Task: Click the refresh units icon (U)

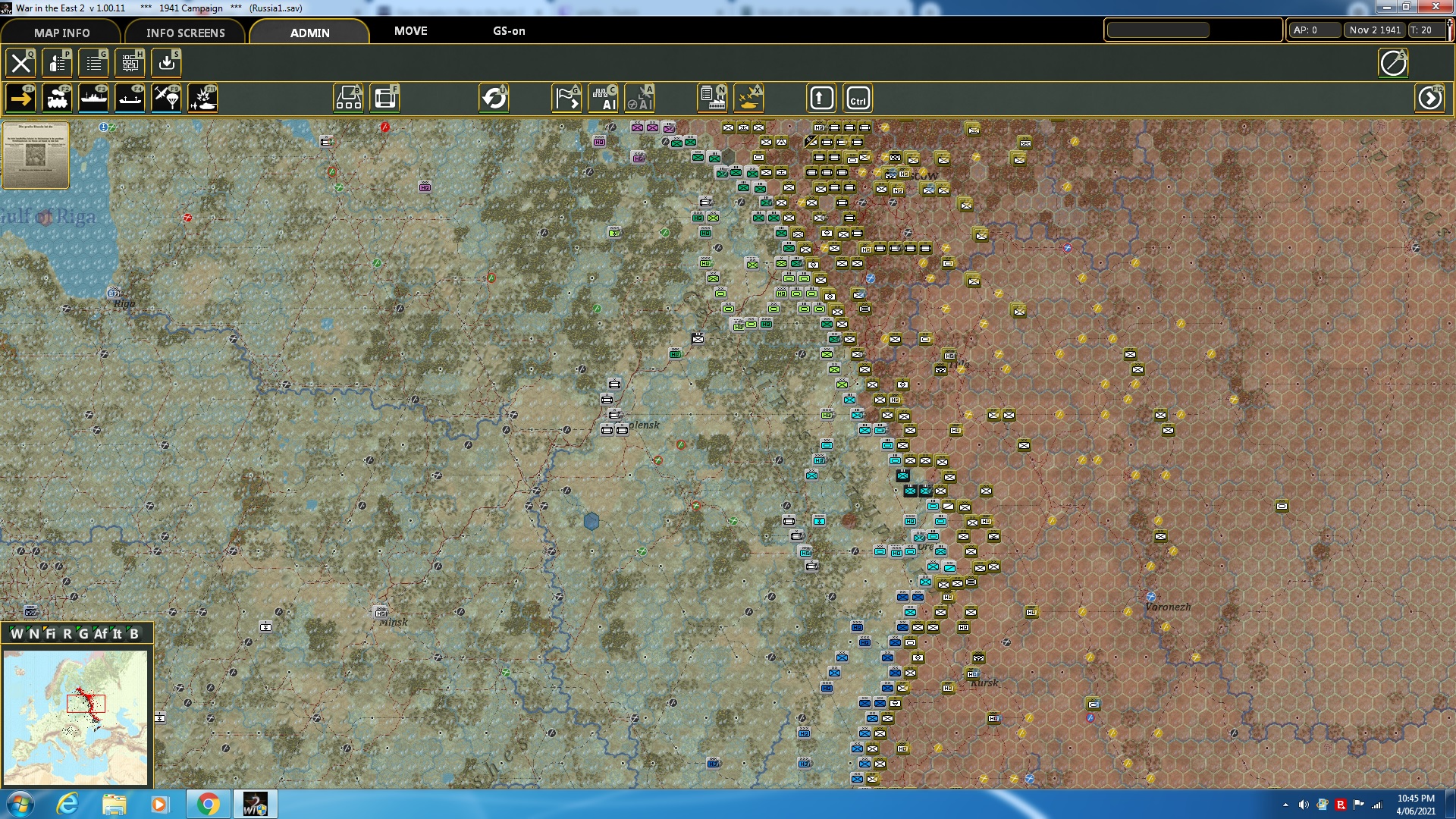Action: click(495, 98)
